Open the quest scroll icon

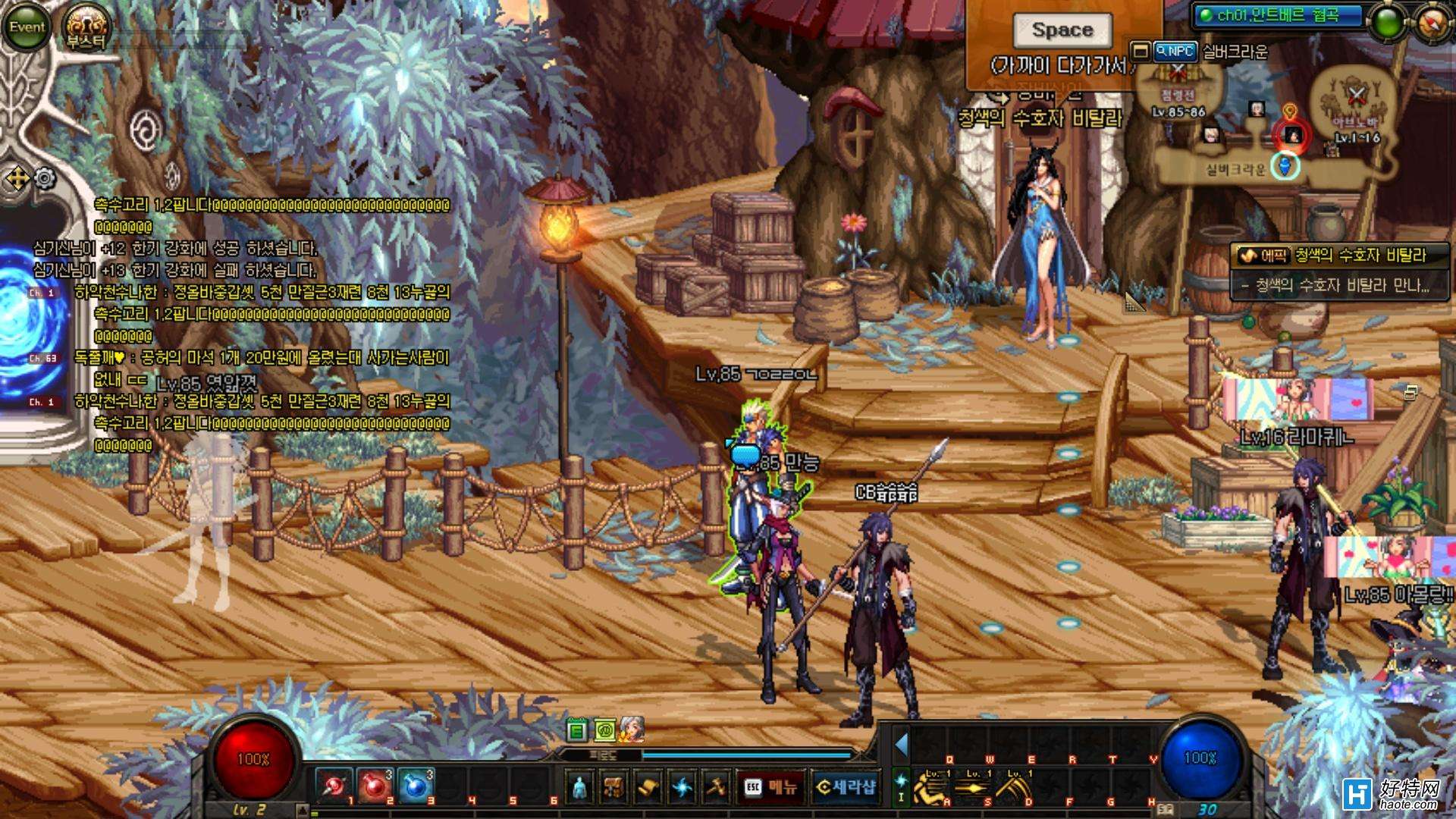(x=648, y=787)
